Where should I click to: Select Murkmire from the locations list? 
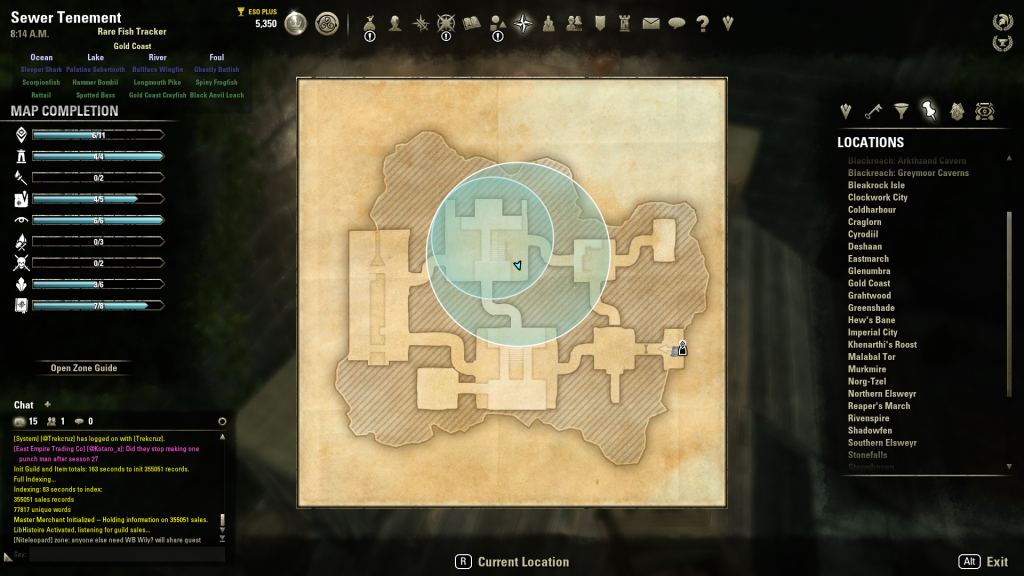867,369
